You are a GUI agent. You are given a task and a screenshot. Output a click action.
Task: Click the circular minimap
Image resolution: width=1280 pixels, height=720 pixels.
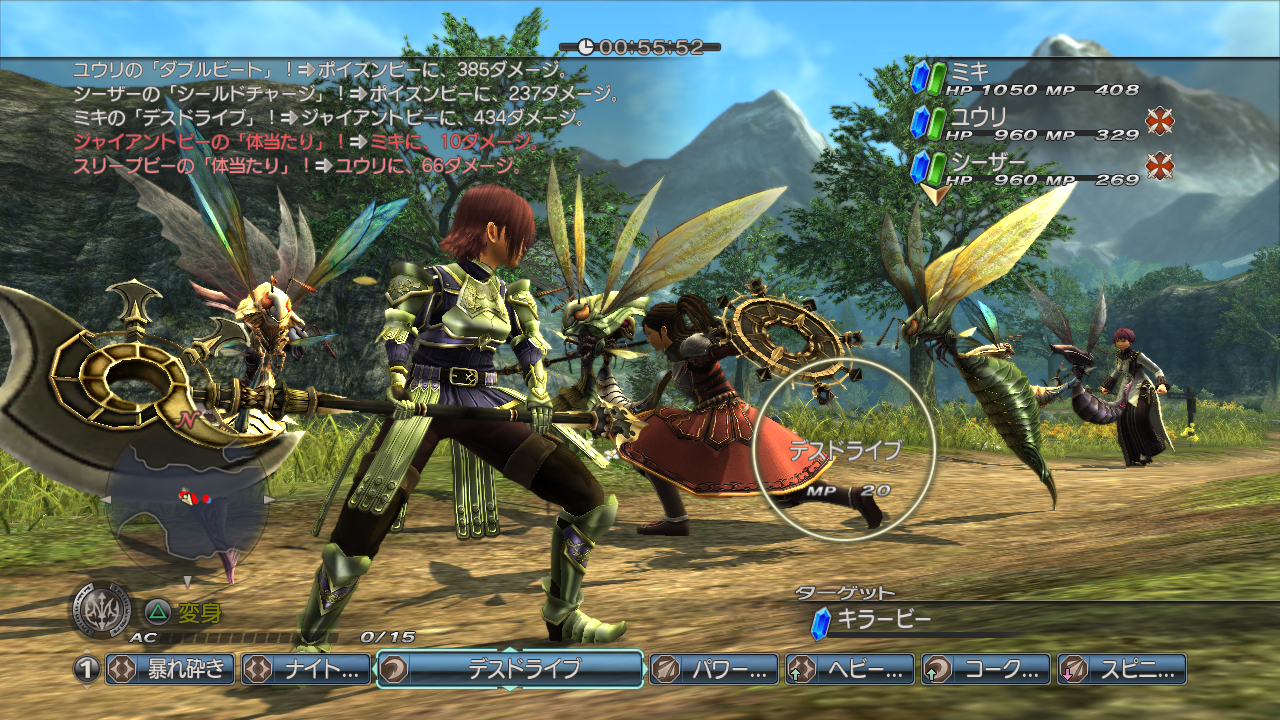[x=187, y=509]
